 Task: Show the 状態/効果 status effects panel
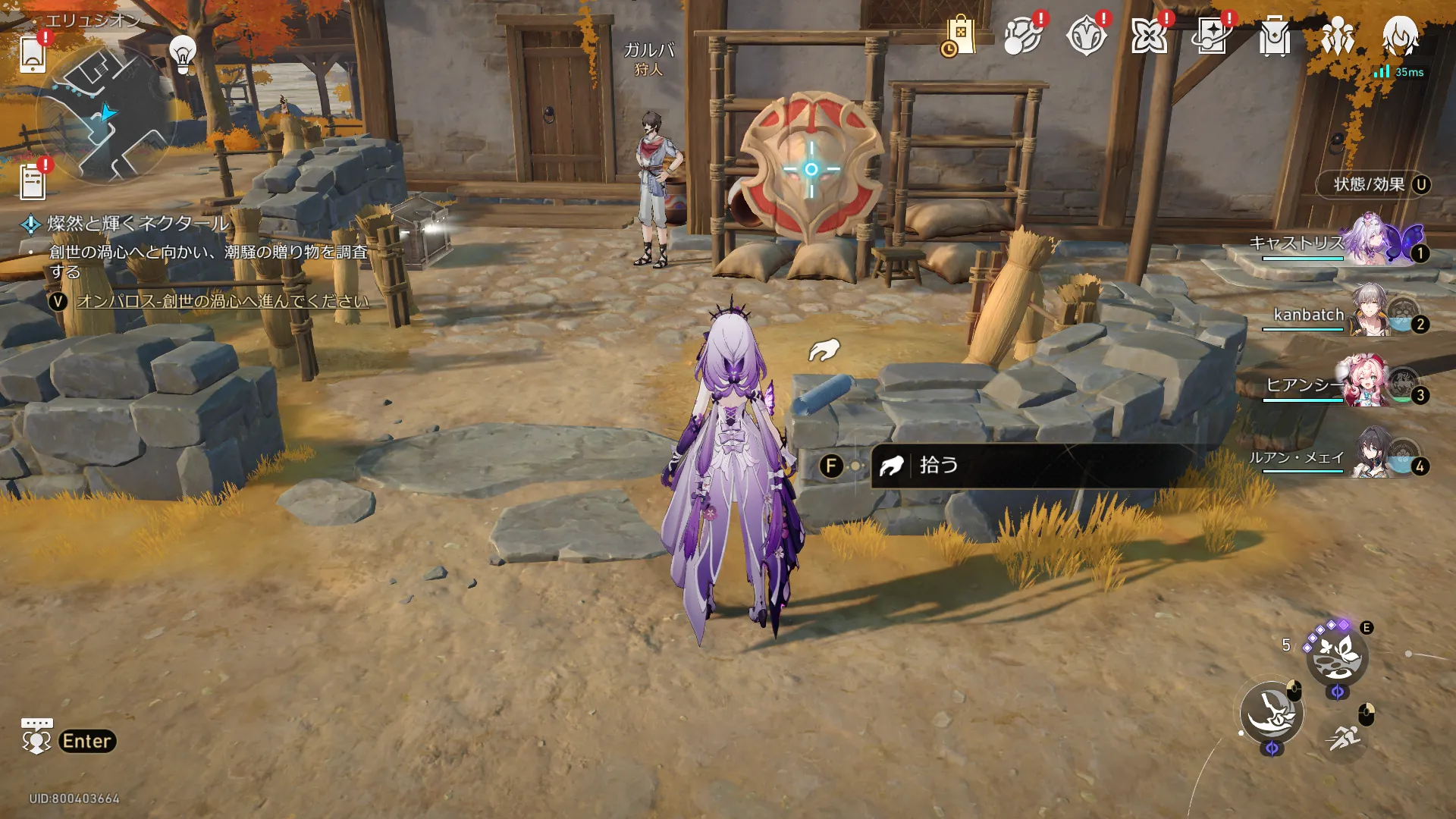pyautogui.click(x=1373, y=185)
